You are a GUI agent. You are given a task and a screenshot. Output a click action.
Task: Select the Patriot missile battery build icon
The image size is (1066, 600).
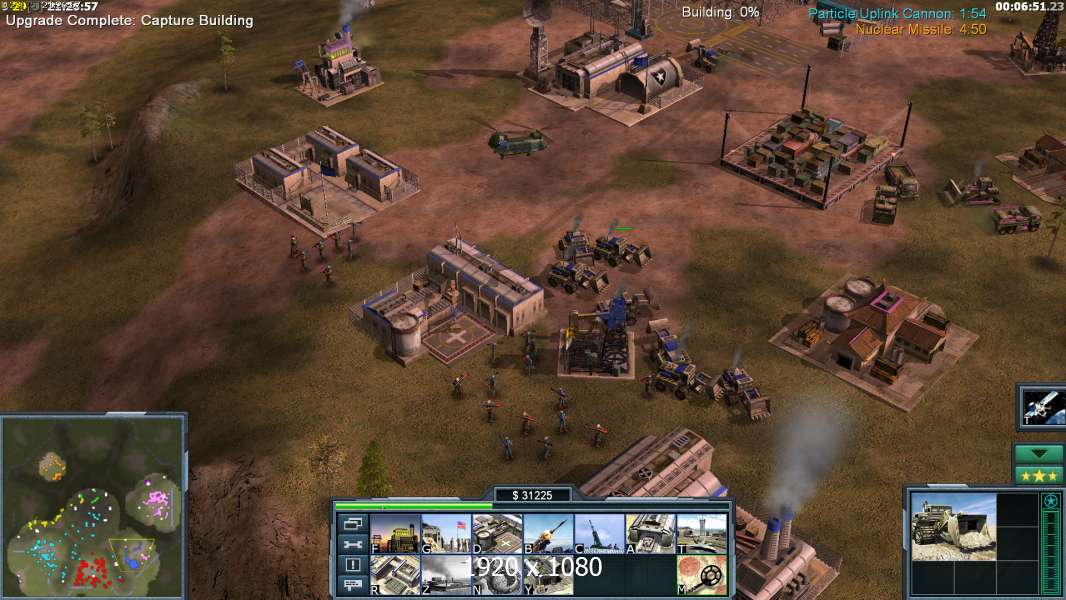point(548,534)
